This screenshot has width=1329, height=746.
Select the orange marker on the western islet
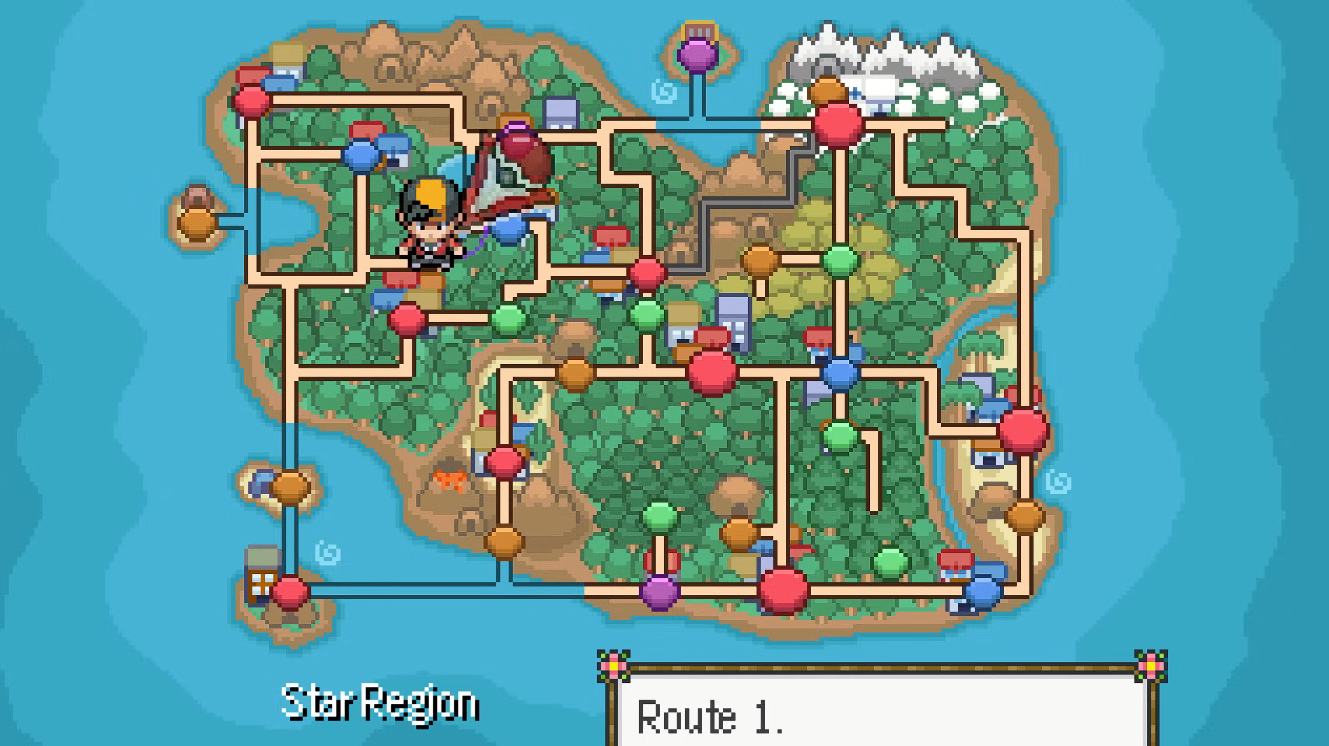198,222
